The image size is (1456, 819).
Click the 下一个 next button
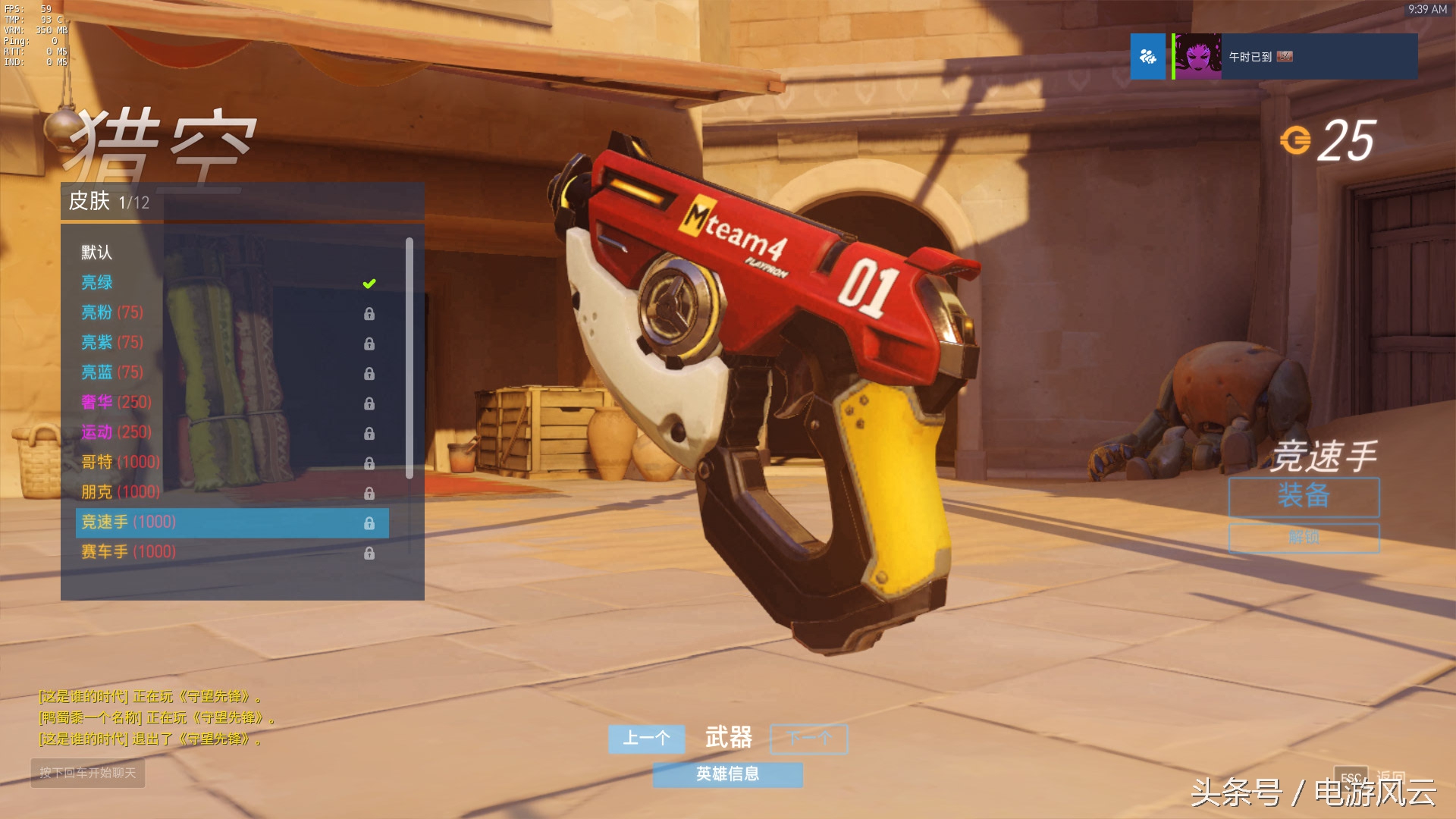click(809, 739)
